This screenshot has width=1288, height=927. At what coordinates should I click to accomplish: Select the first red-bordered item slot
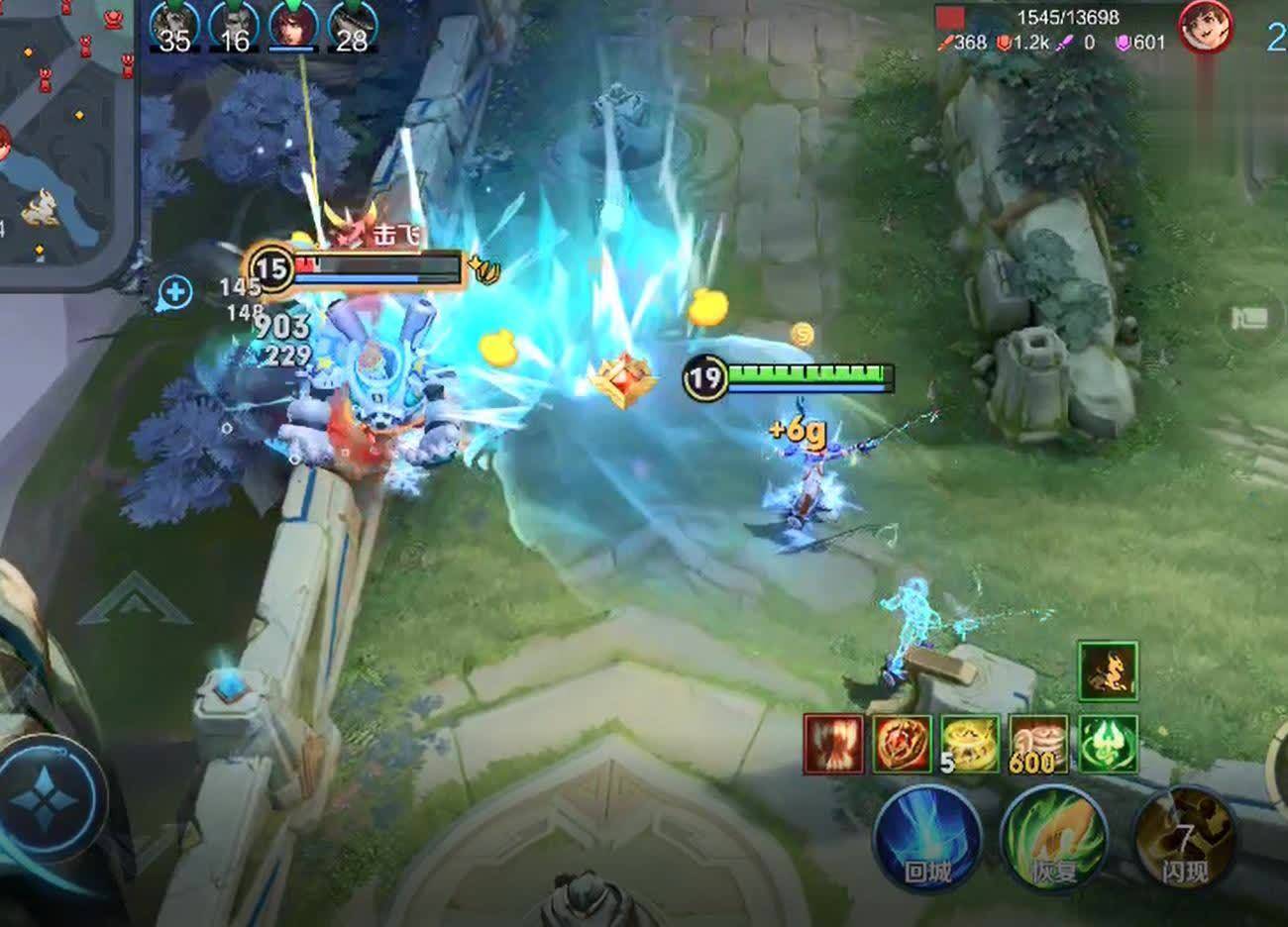832,744
